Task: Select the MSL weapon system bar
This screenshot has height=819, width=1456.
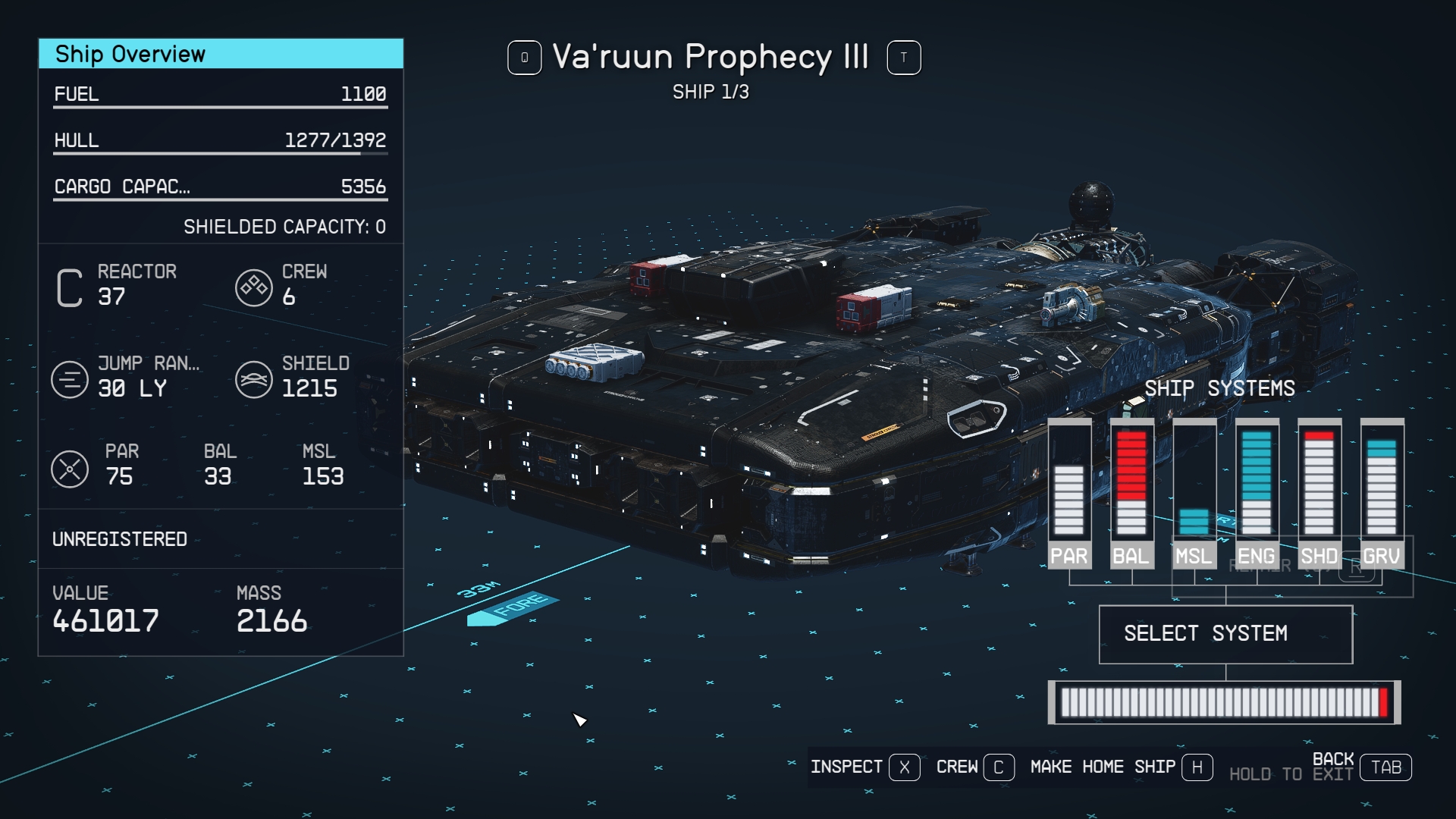Action: 1194,493
